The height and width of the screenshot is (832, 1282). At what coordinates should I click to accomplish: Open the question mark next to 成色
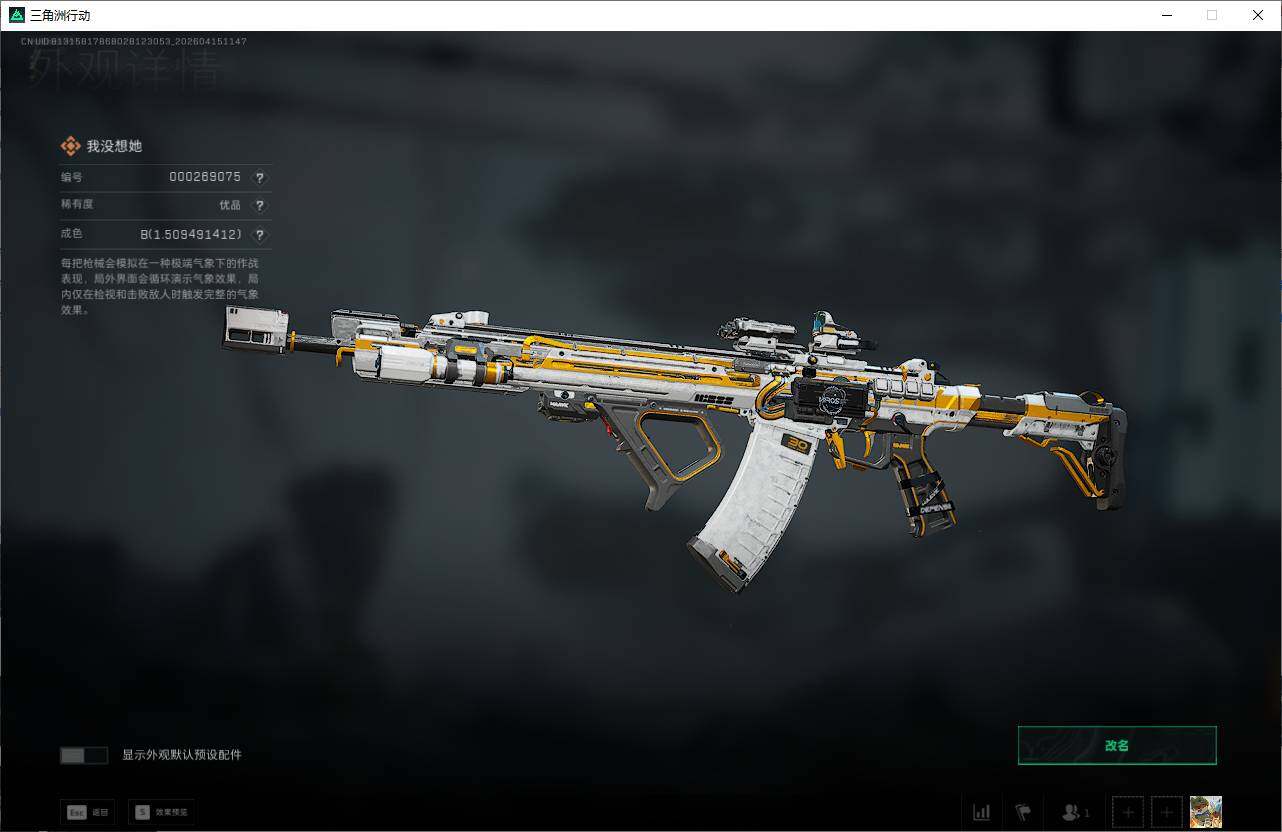click(260, 234)
